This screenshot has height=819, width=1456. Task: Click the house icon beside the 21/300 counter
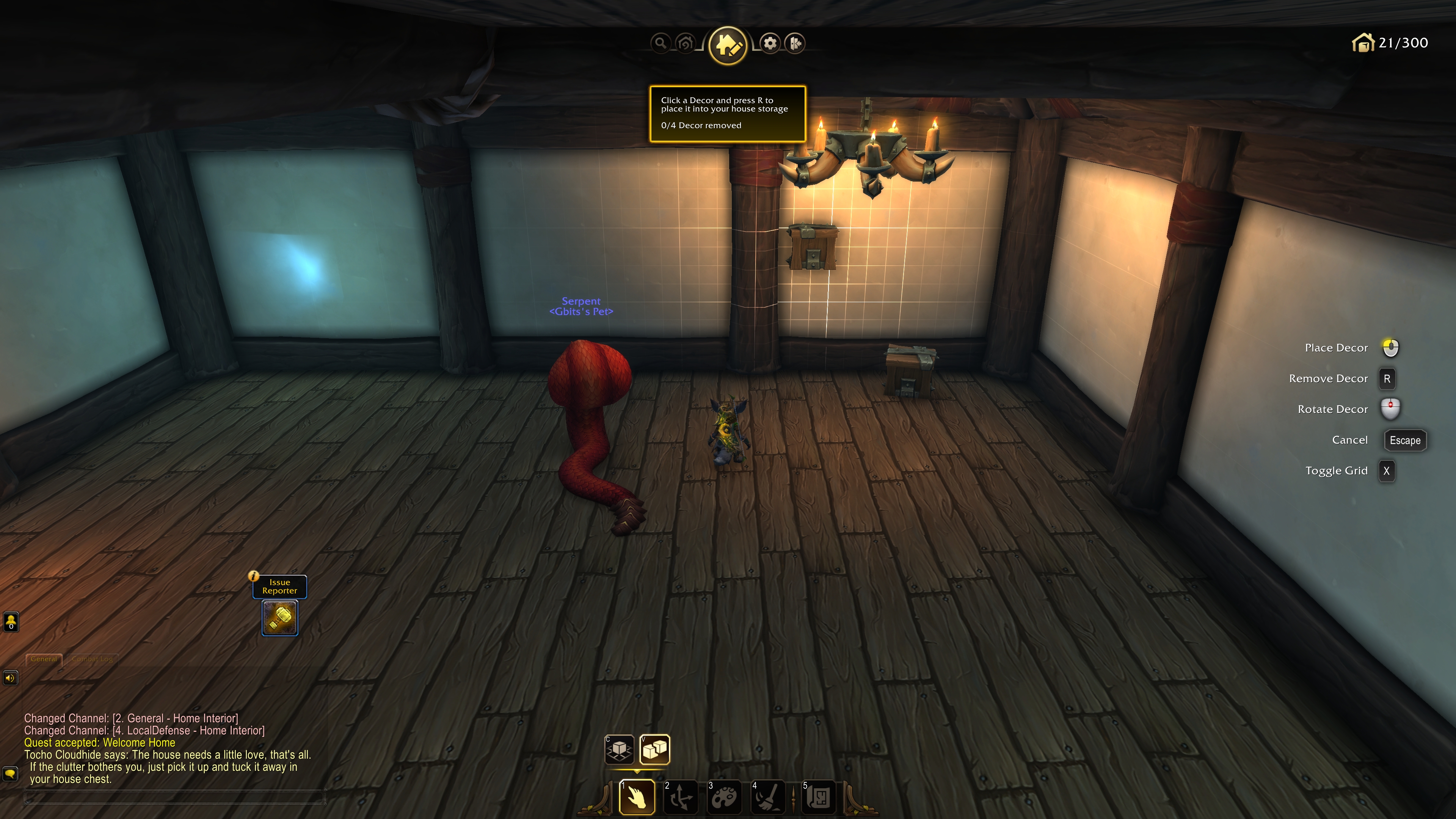1364,42
